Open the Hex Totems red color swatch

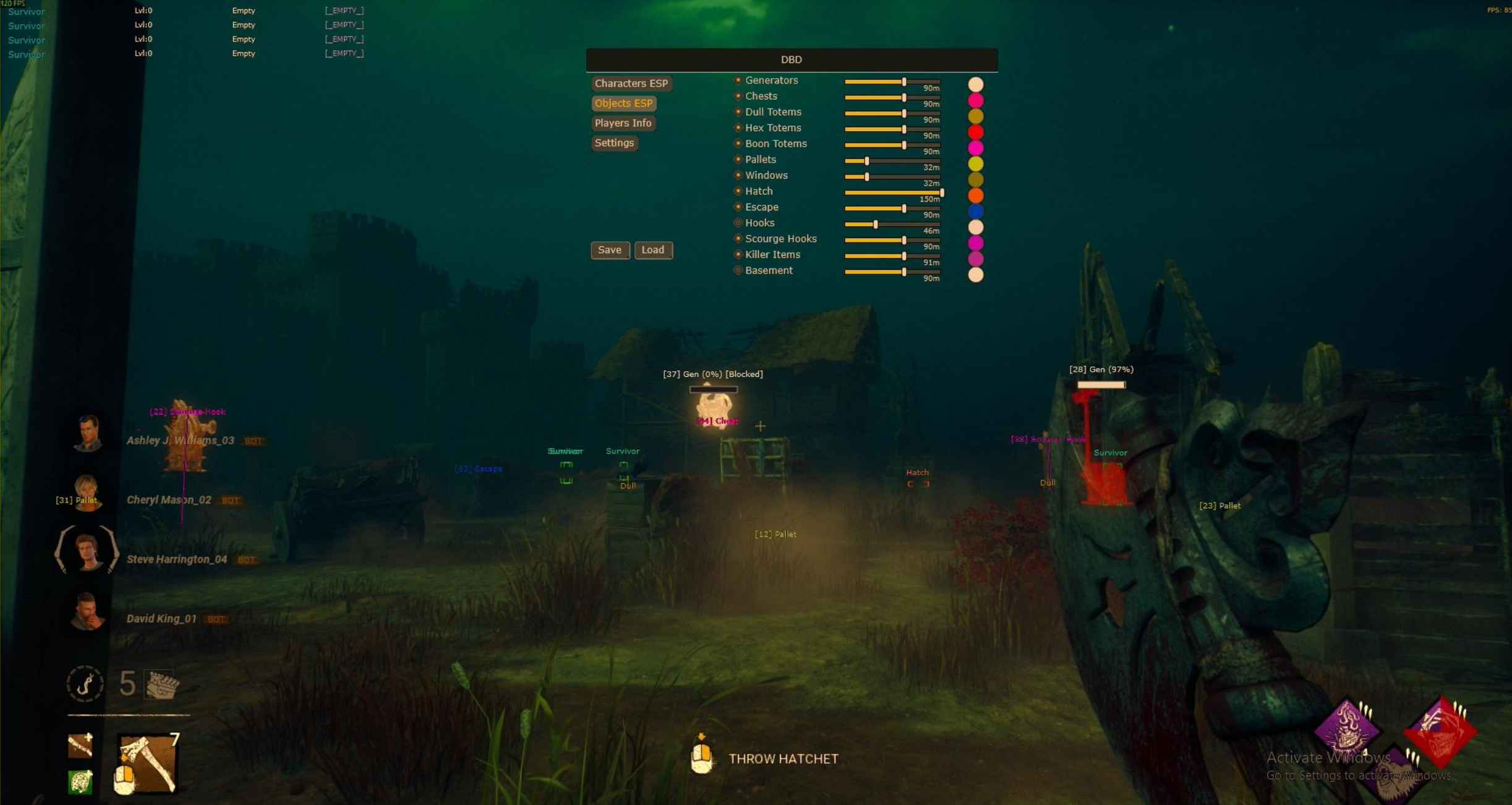pos(975,132)
